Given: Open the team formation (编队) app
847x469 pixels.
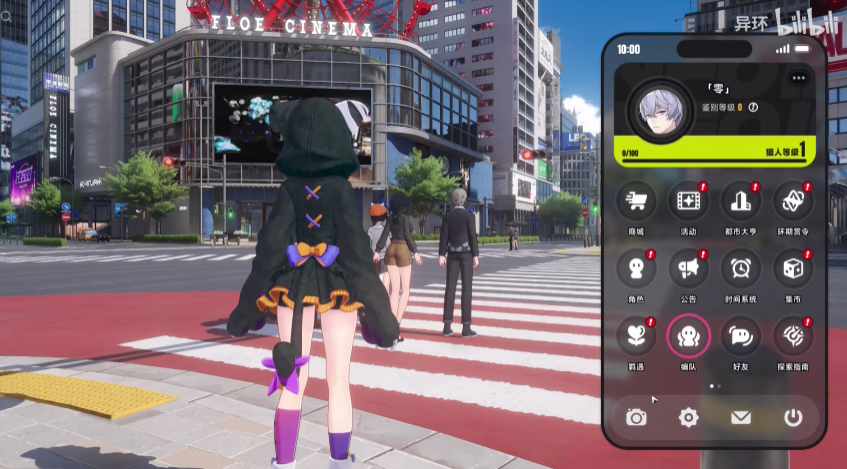Looking at the screenshot, I should 688,336.
